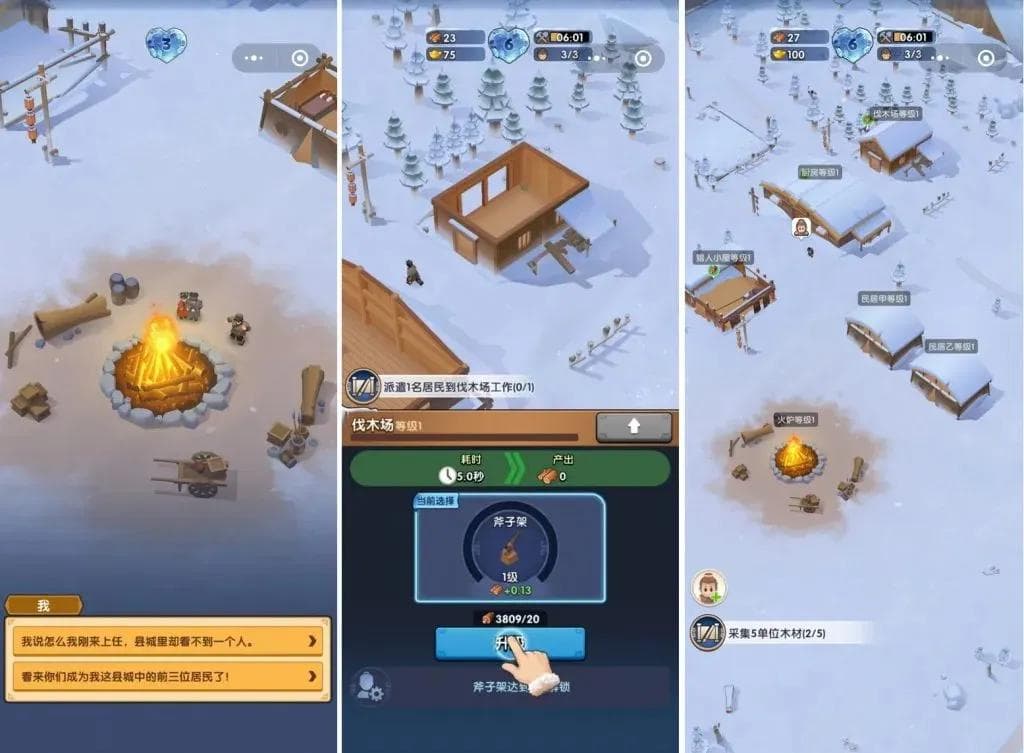Select the 厨房等级1 building label
The height and width of the screenshot is (753, 1024).
(820, 172)
